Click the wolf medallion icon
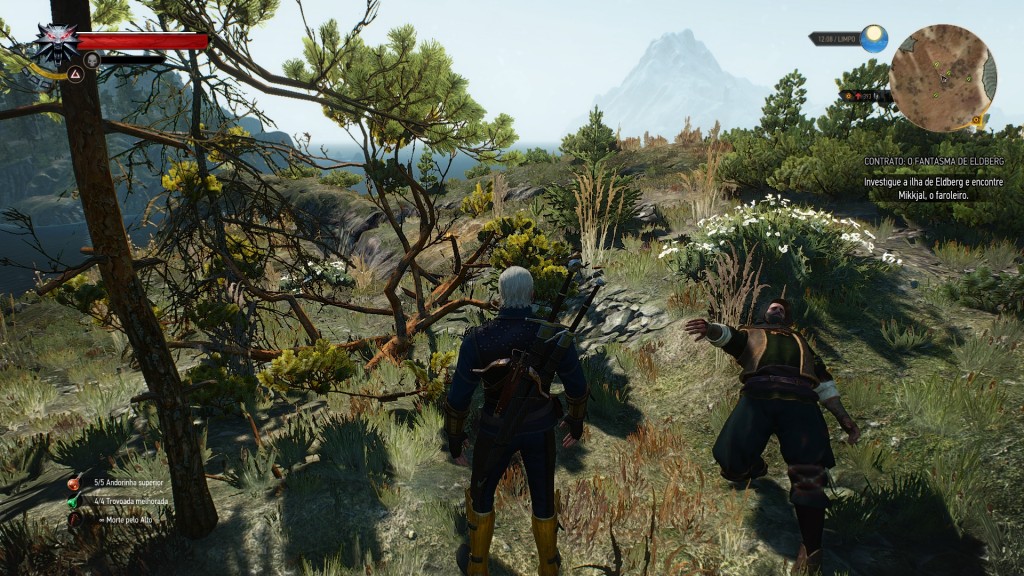 pos(57,44)
